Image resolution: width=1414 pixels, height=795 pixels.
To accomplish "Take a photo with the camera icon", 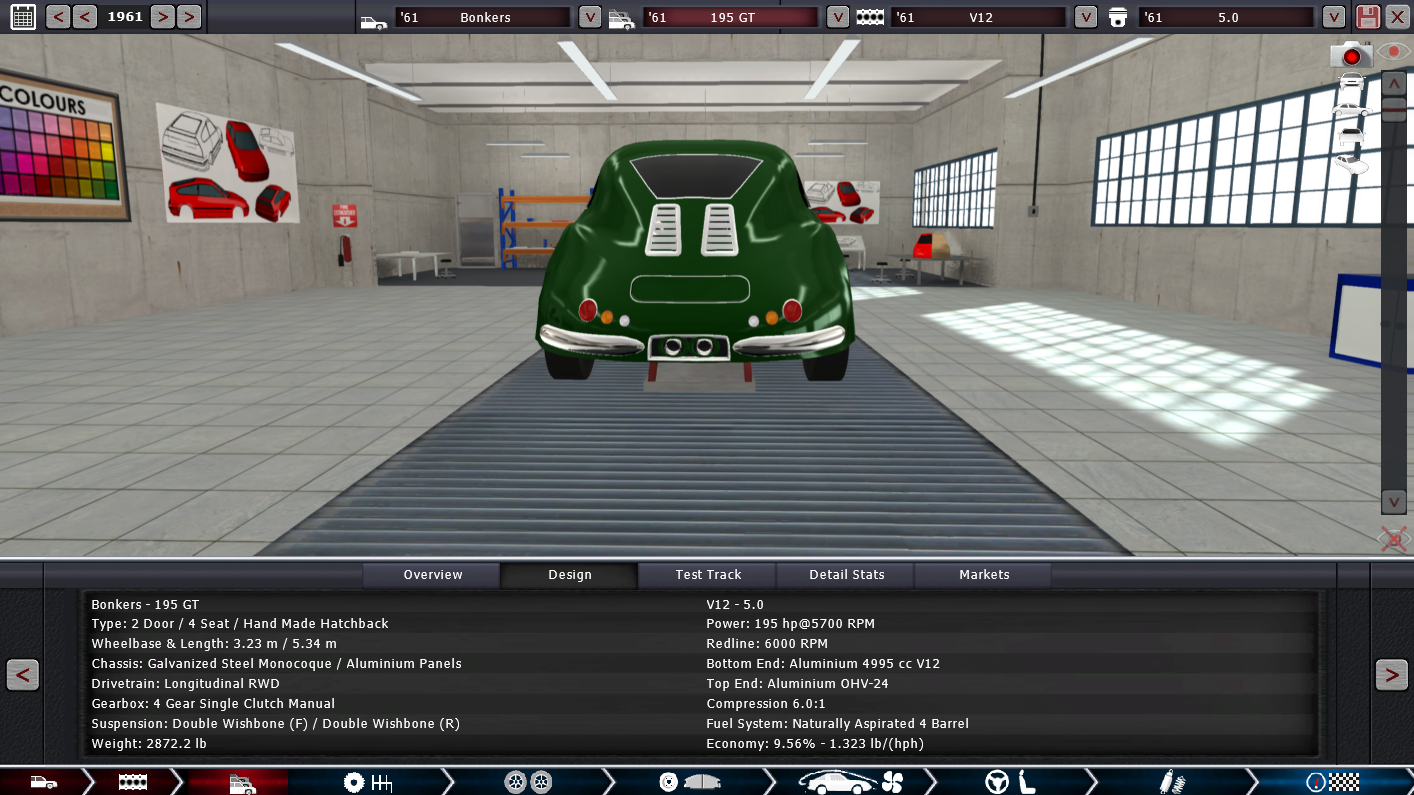I will (1351, 54).
